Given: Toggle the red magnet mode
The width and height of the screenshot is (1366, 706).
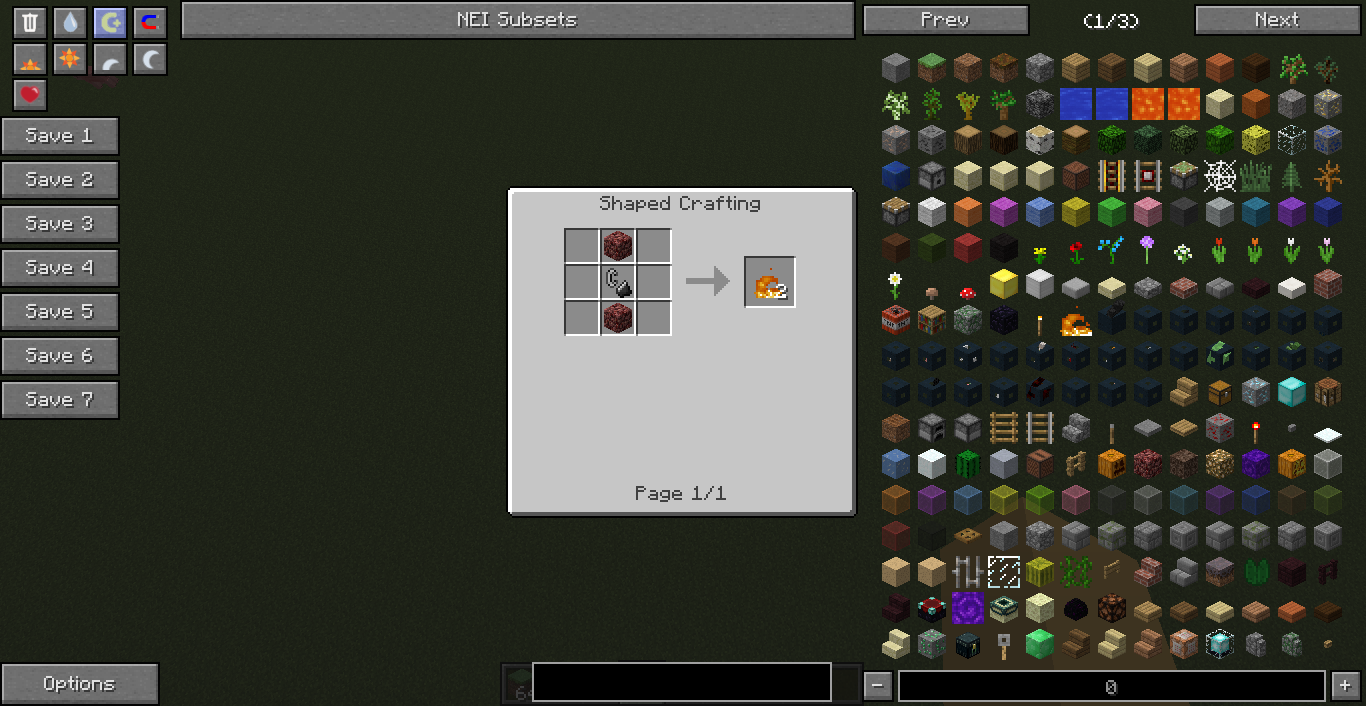Looking at the screenshot, I should [x=150, y=23].
